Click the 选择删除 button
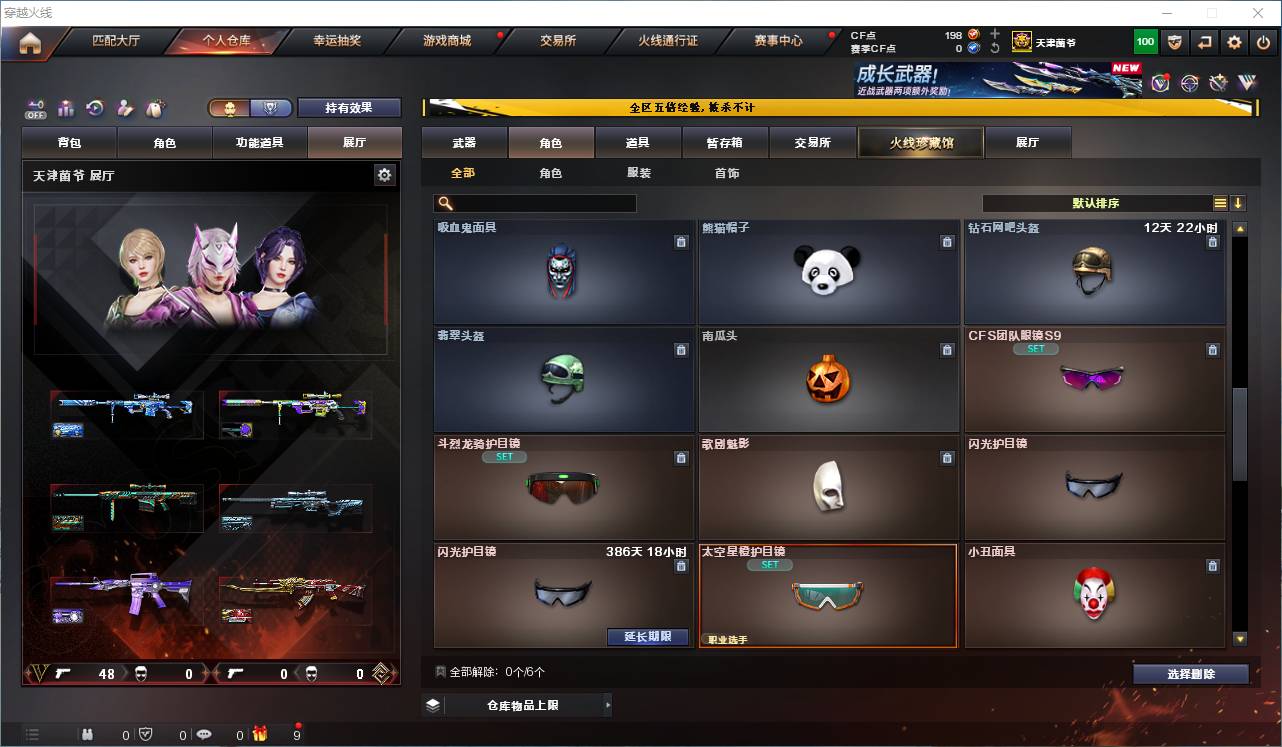Image resolution: width=1282 pixels, height=747 pixels. click(x=1191, y=673)
